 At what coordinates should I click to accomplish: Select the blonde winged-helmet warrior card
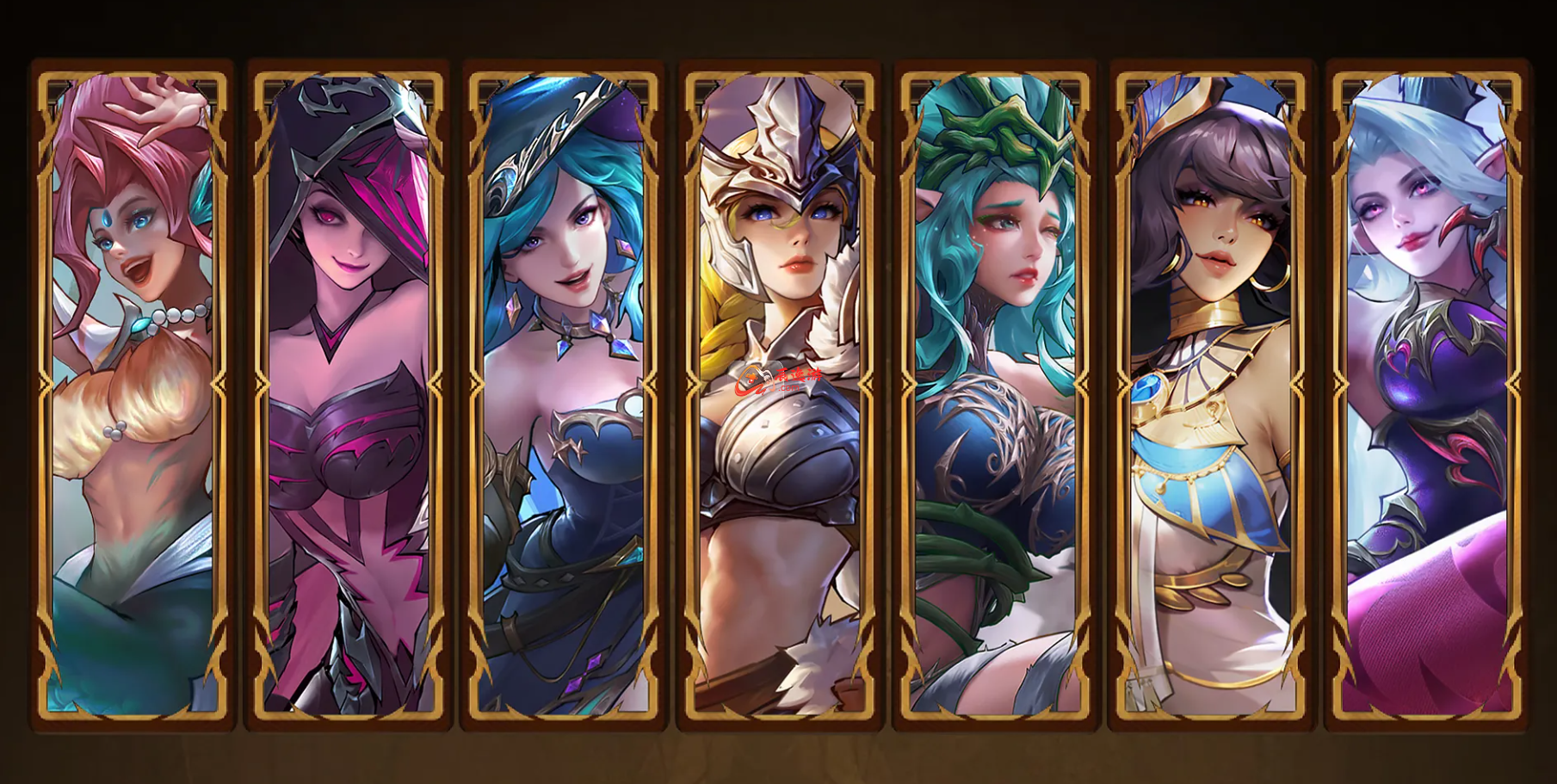tap(780, 396)
